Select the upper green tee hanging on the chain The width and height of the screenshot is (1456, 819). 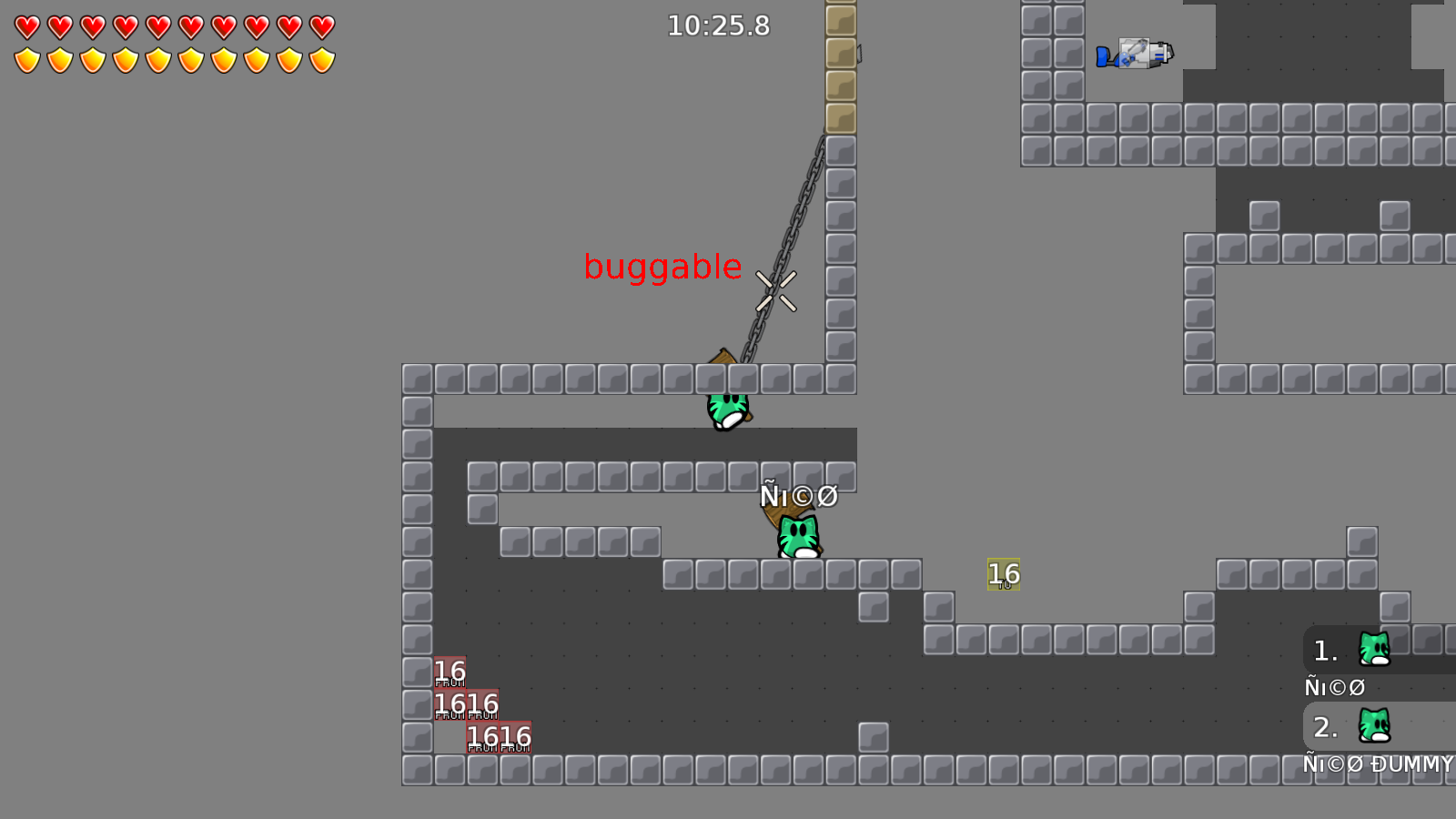726,409
